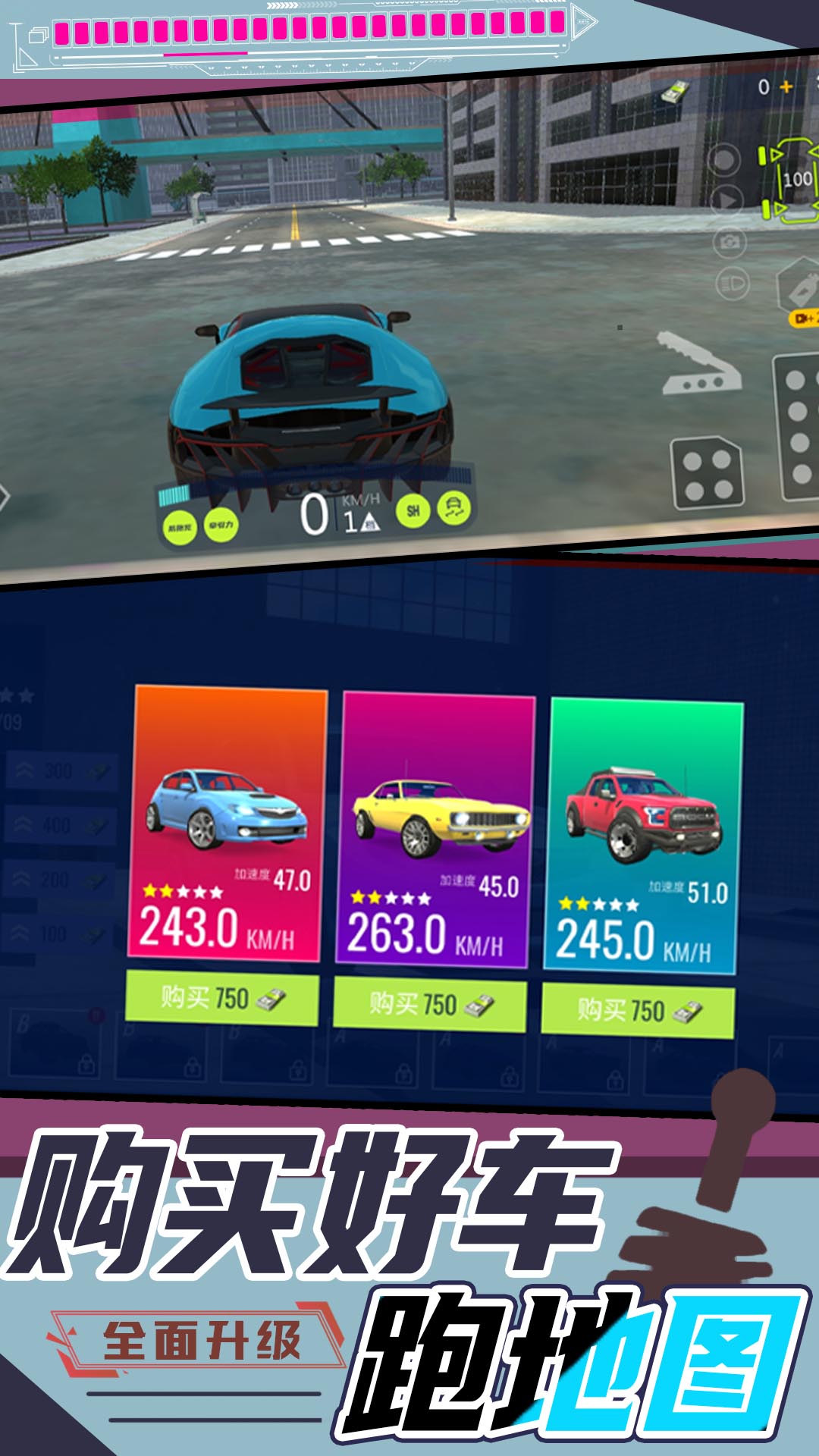819x1456 pixels.
Task: Tap the play triangle button
Action: tap(726, 201)
